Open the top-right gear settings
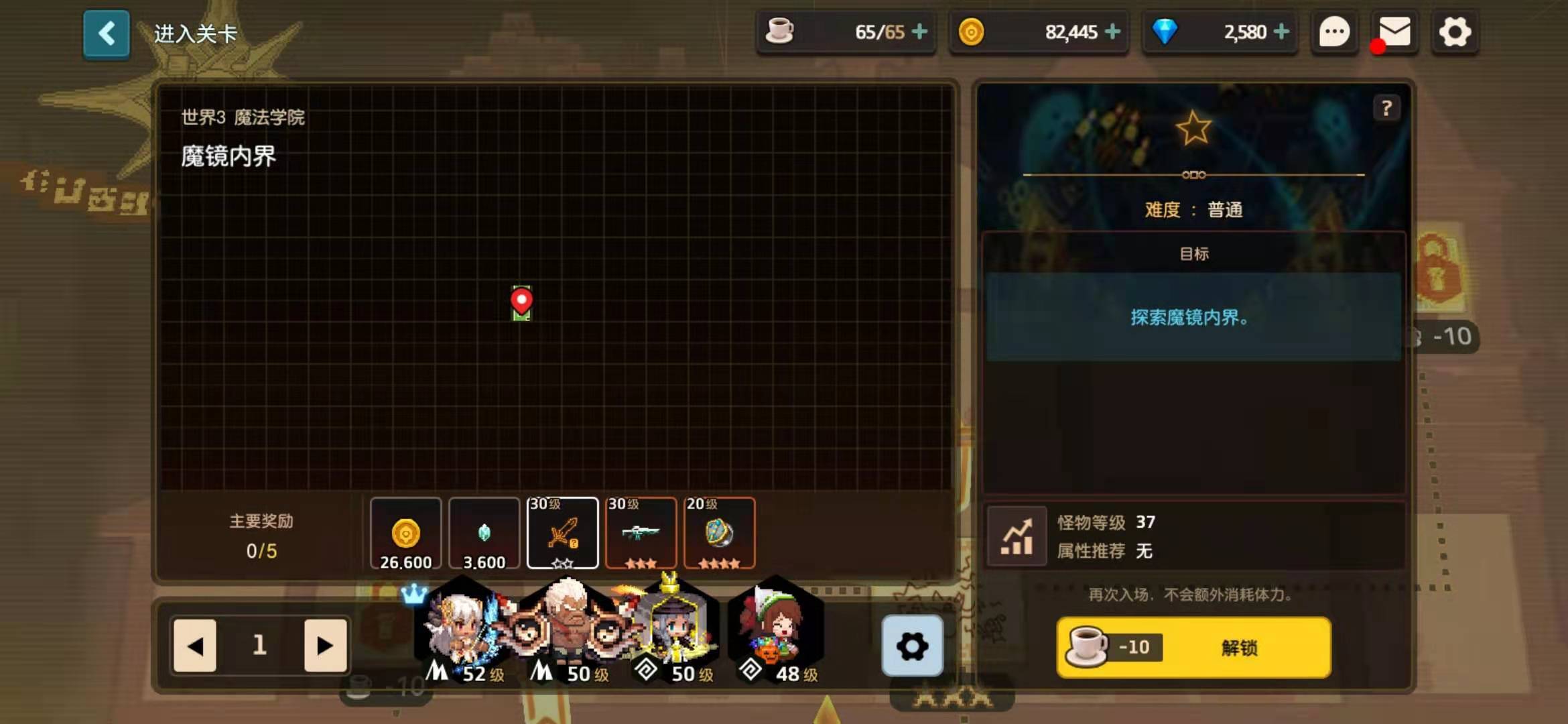 point(1455,32)
